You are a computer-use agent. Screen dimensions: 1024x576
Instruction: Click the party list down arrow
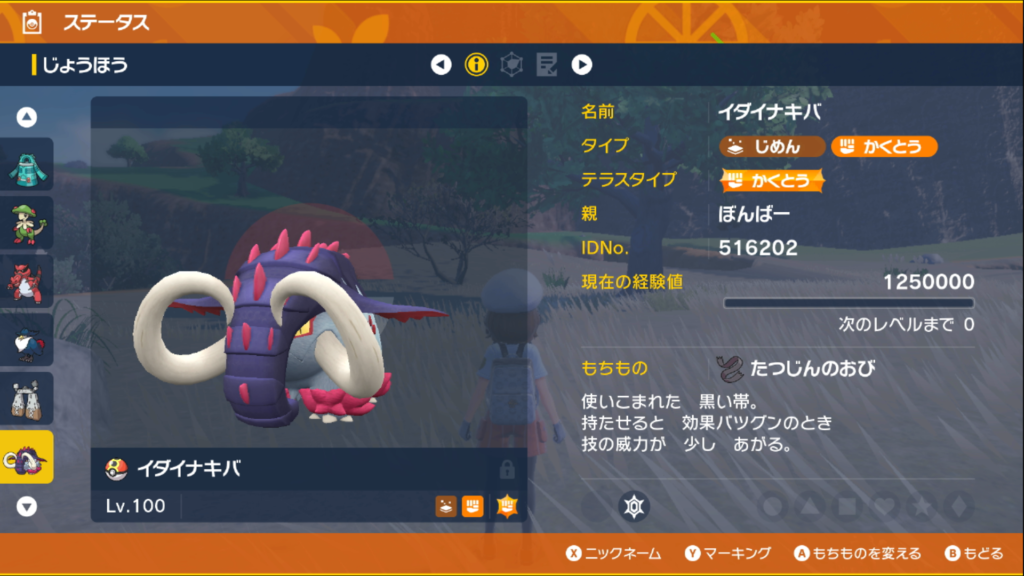(27, 506)
